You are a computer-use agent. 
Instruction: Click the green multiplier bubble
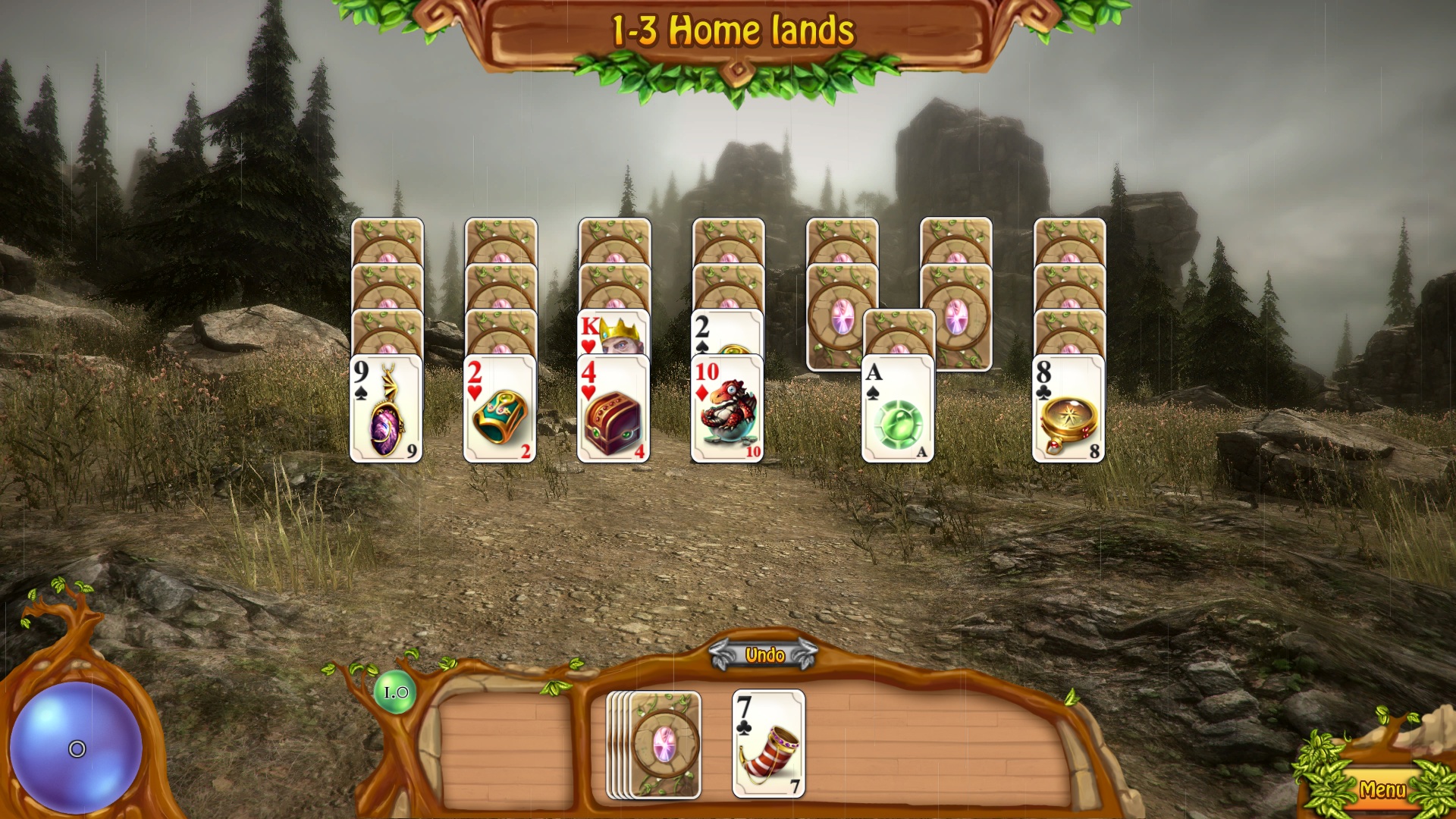pyautogui.click(x=395, y=692)
